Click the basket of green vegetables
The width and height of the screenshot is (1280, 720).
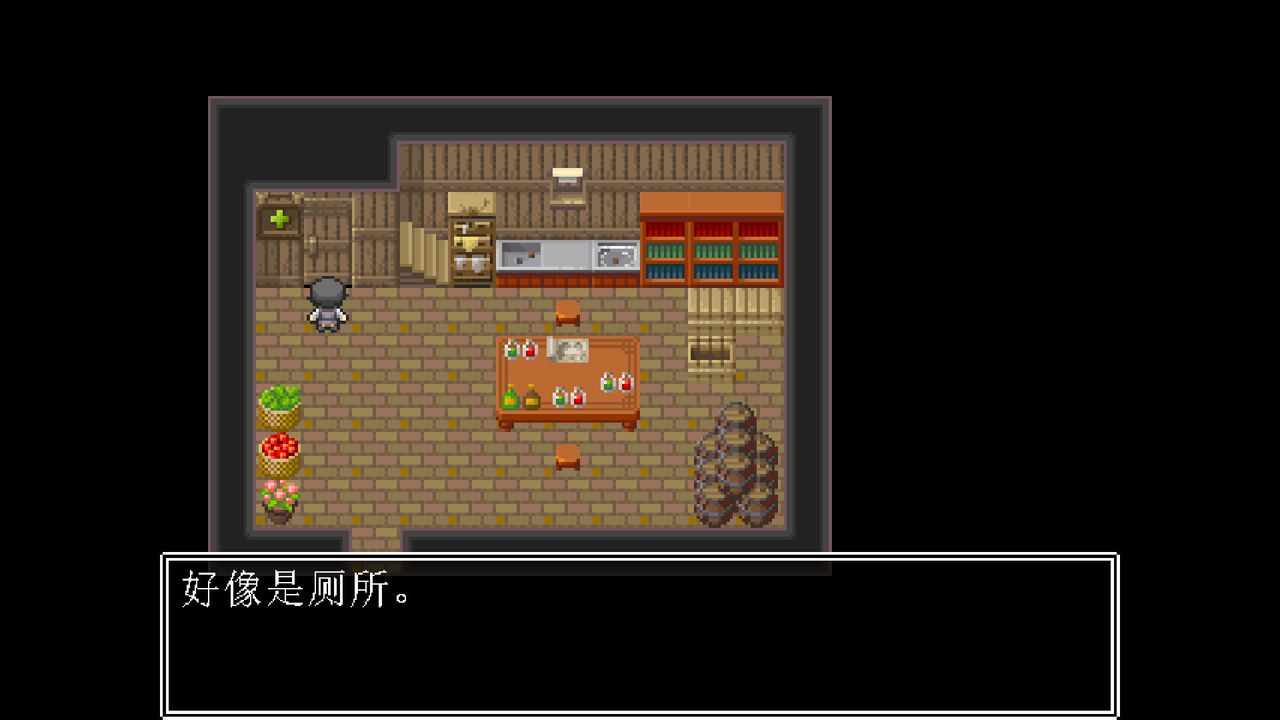(x=280, y=405)
